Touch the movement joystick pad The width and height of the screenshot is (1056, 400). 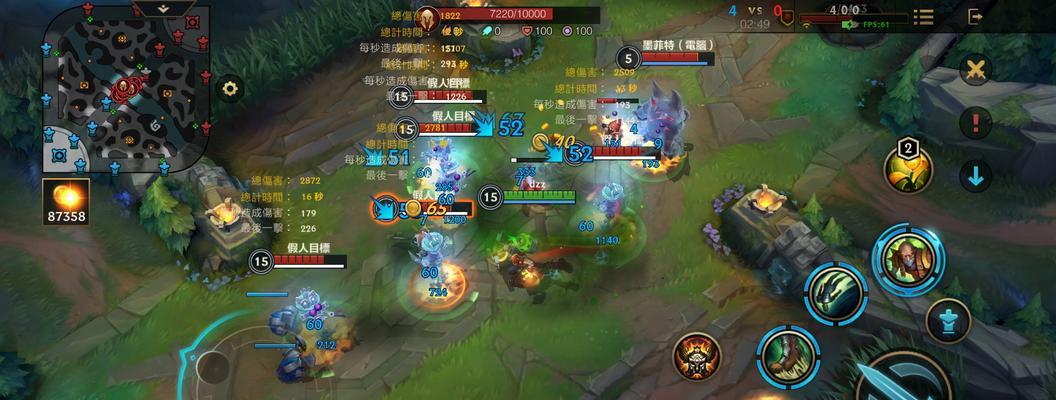point(215,366)
